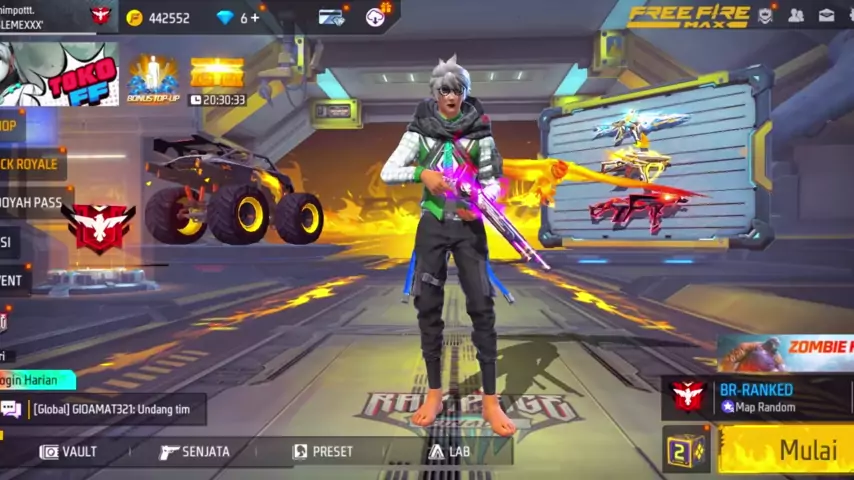
Task: Open the membership card icon
Action: (x=331, y=17)
